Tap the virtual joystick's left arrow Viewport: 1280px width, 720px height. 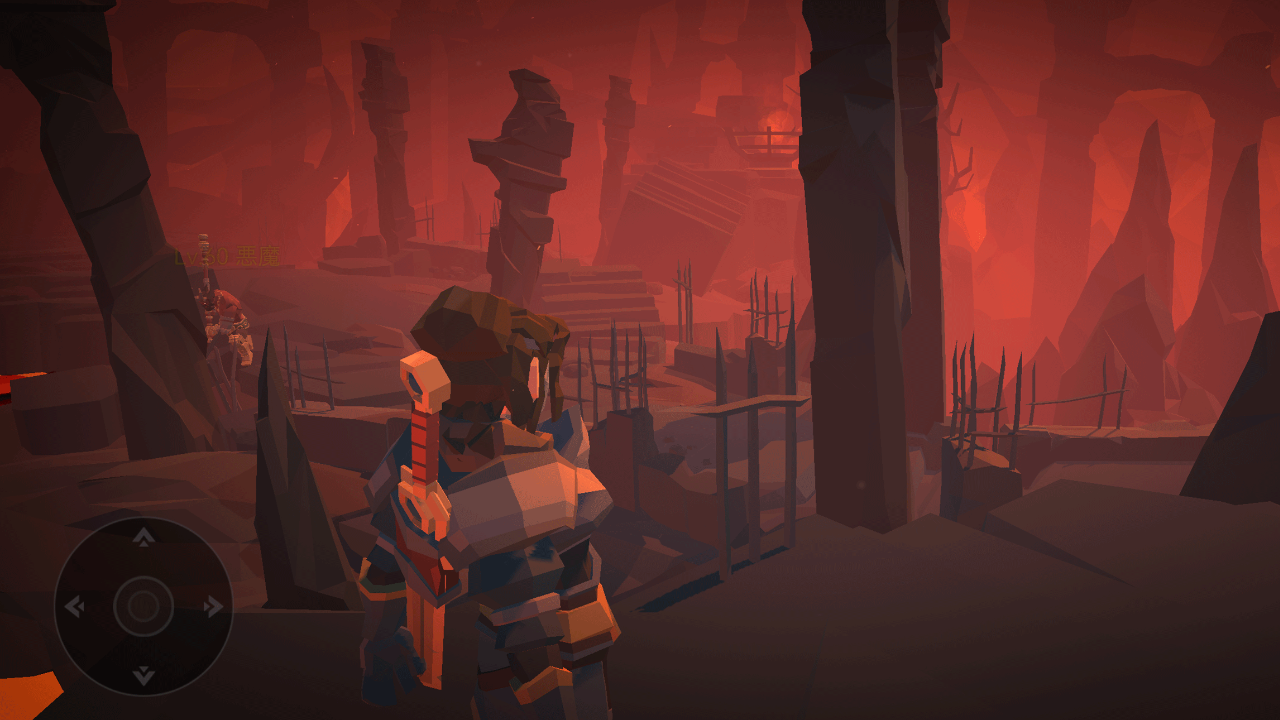tap(75, 607)
